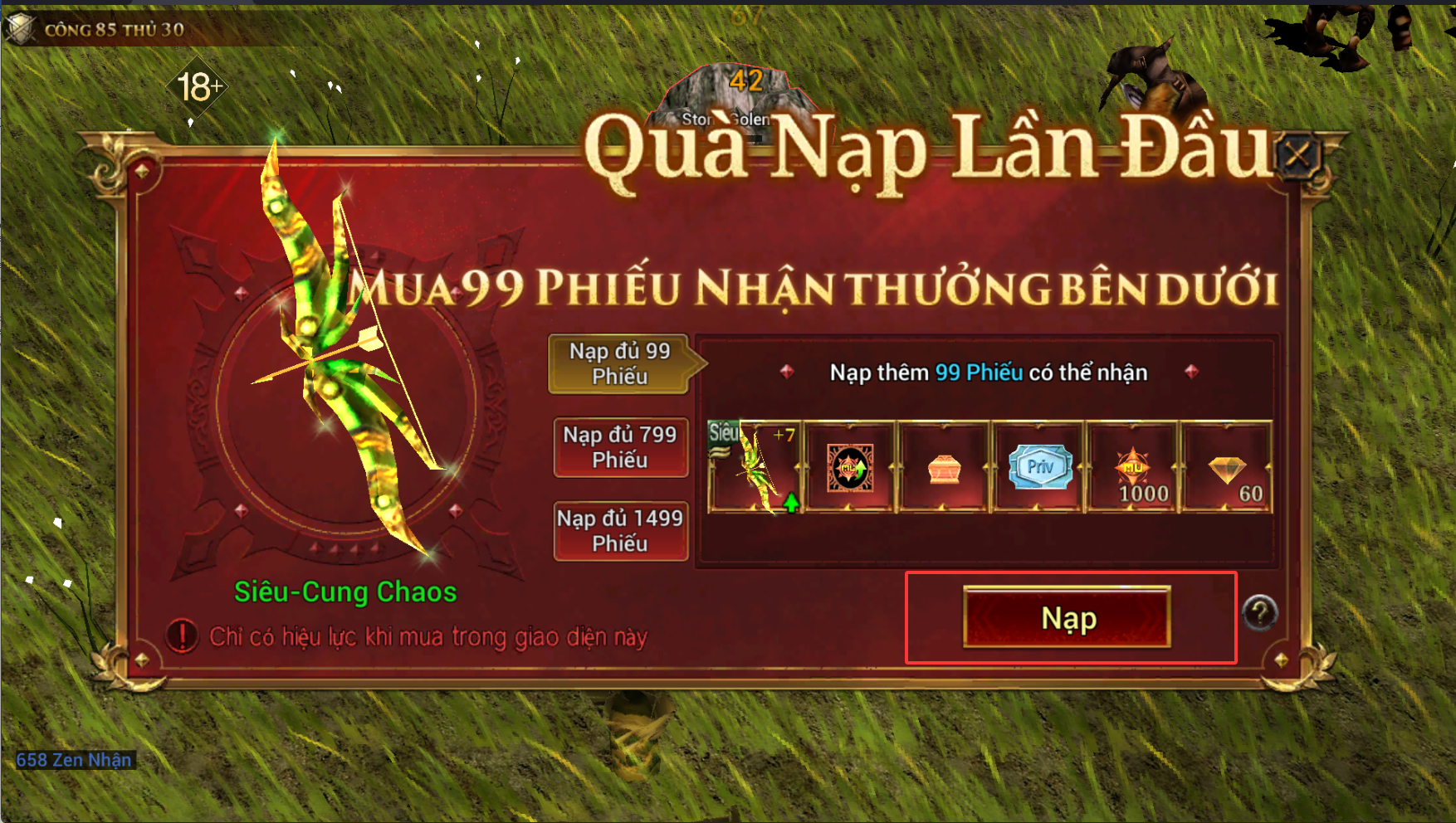
Task: Choose the Nạp đủ 1499 Phiếu tab
Action: pos(620,531)
